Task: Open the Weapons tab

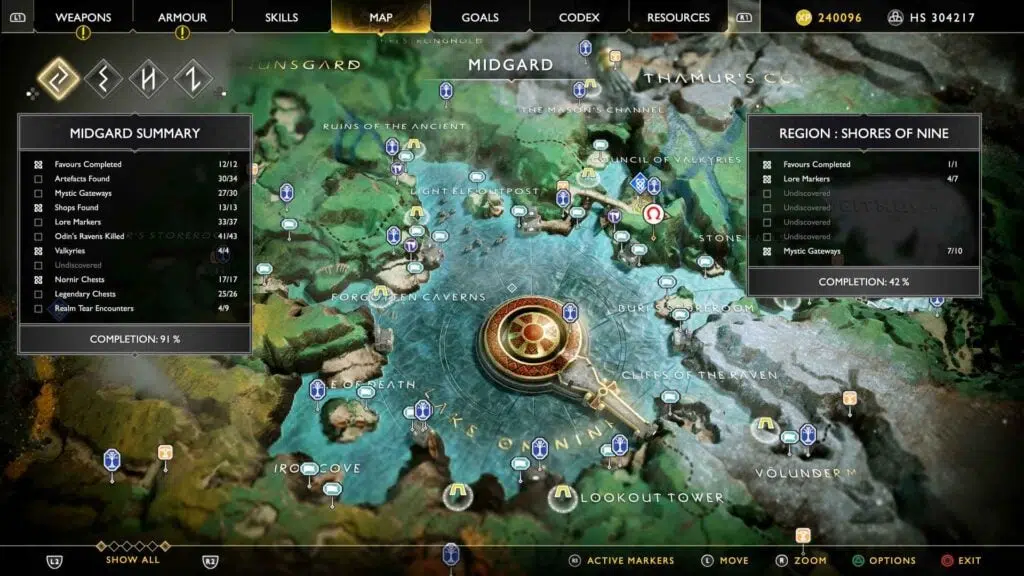Action: [83, 17]
